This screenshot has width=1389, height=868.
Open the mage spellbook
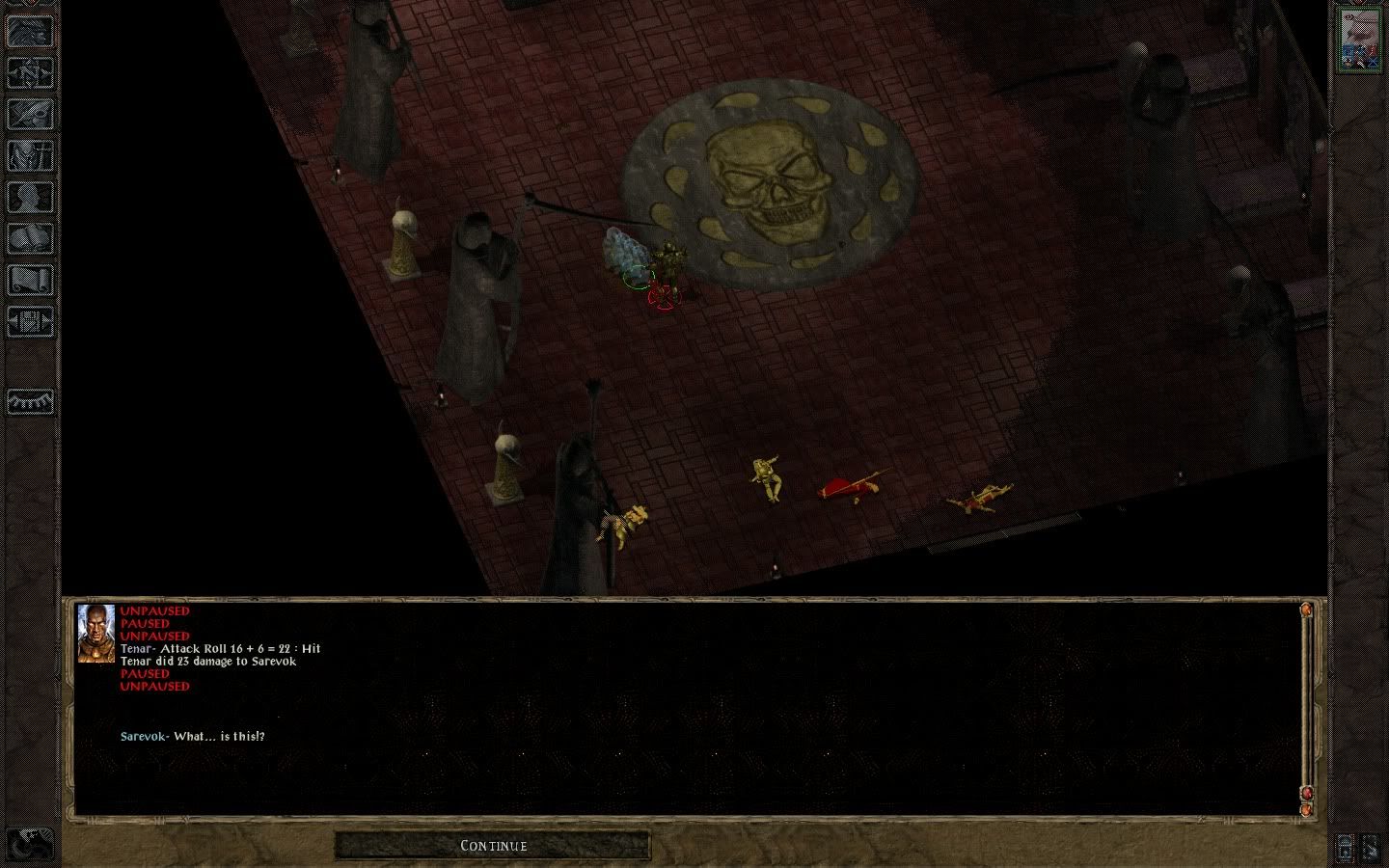coord(31,238)
